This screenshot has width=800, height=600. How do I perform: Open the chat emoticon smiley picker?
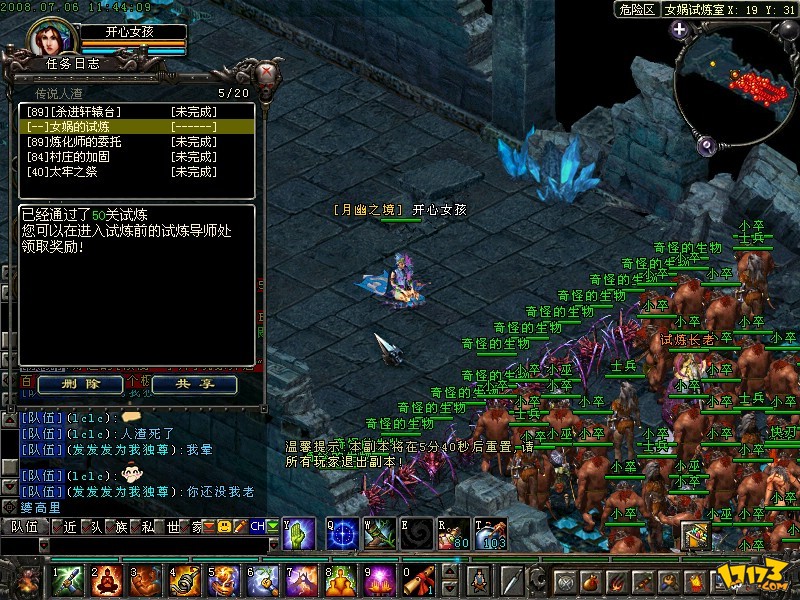click(225, 525)
